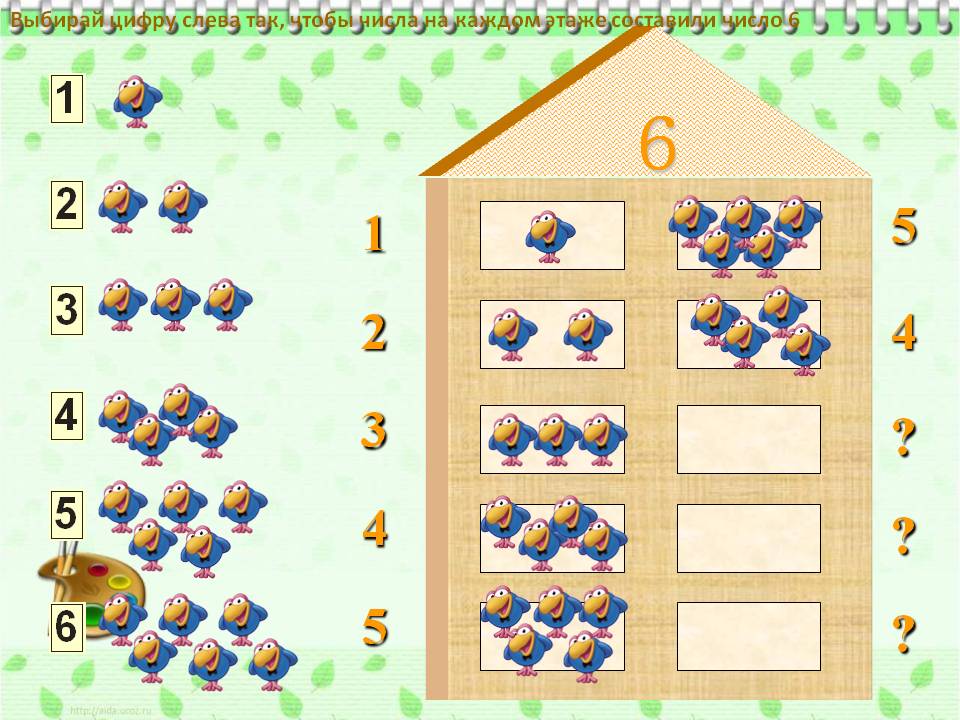Pick the number 3 tile

coord(66,310)
